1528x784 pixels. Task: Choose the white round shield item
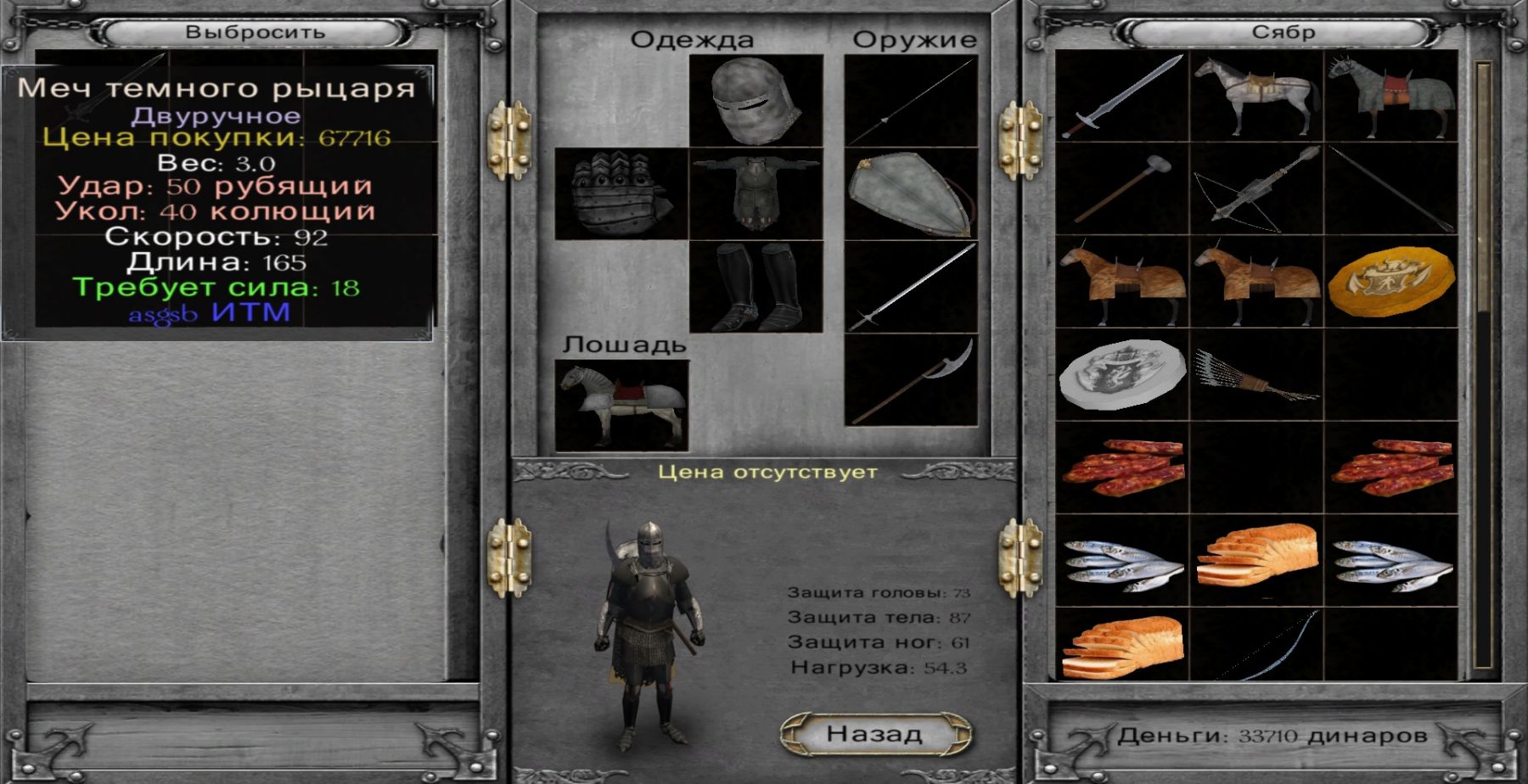click(1121, 374)
